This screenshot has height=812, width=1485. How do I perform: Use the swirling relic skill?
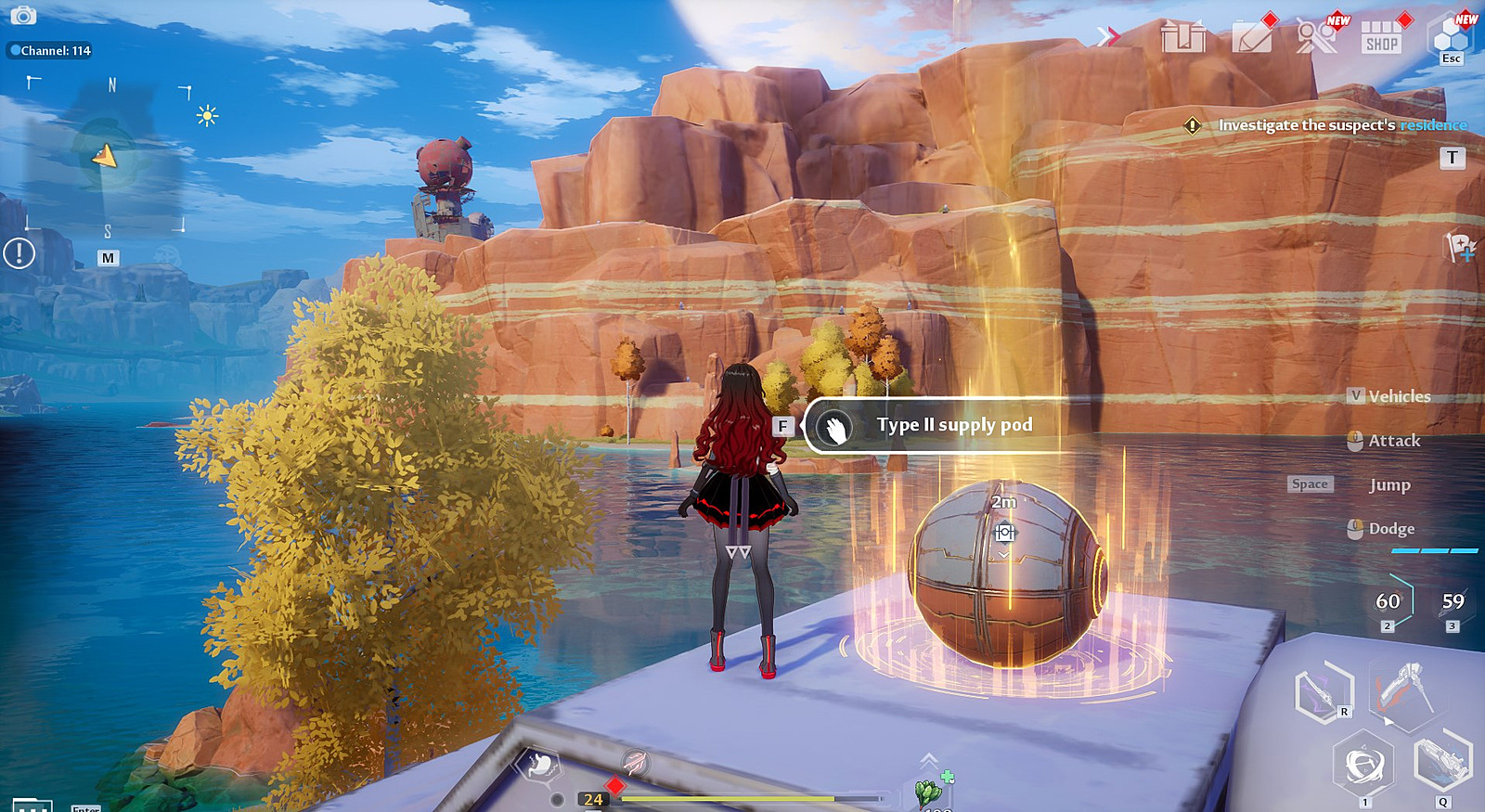point(1363,765)
